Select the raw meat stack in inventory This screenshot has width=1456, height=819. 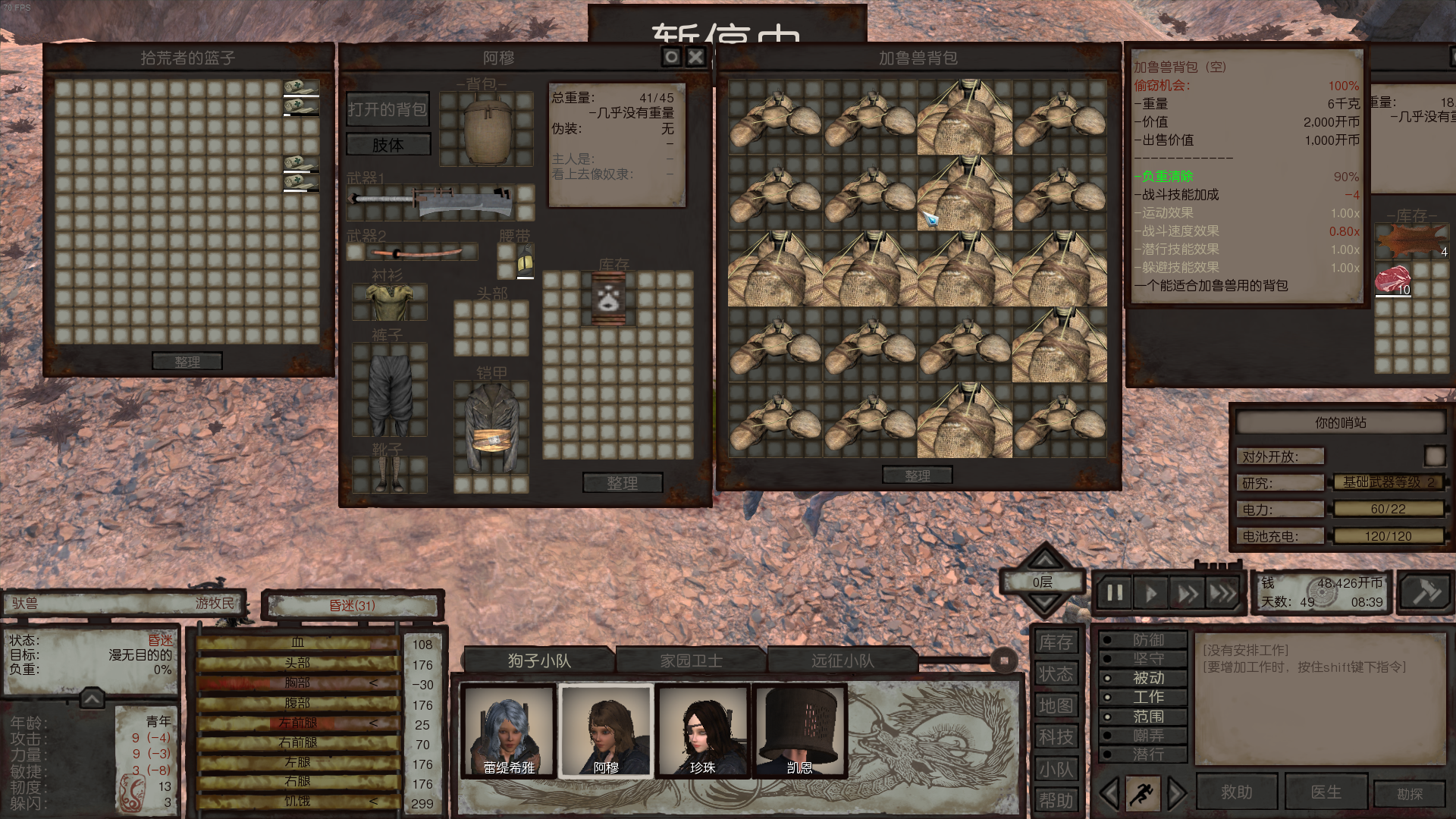coord(1393,280)
